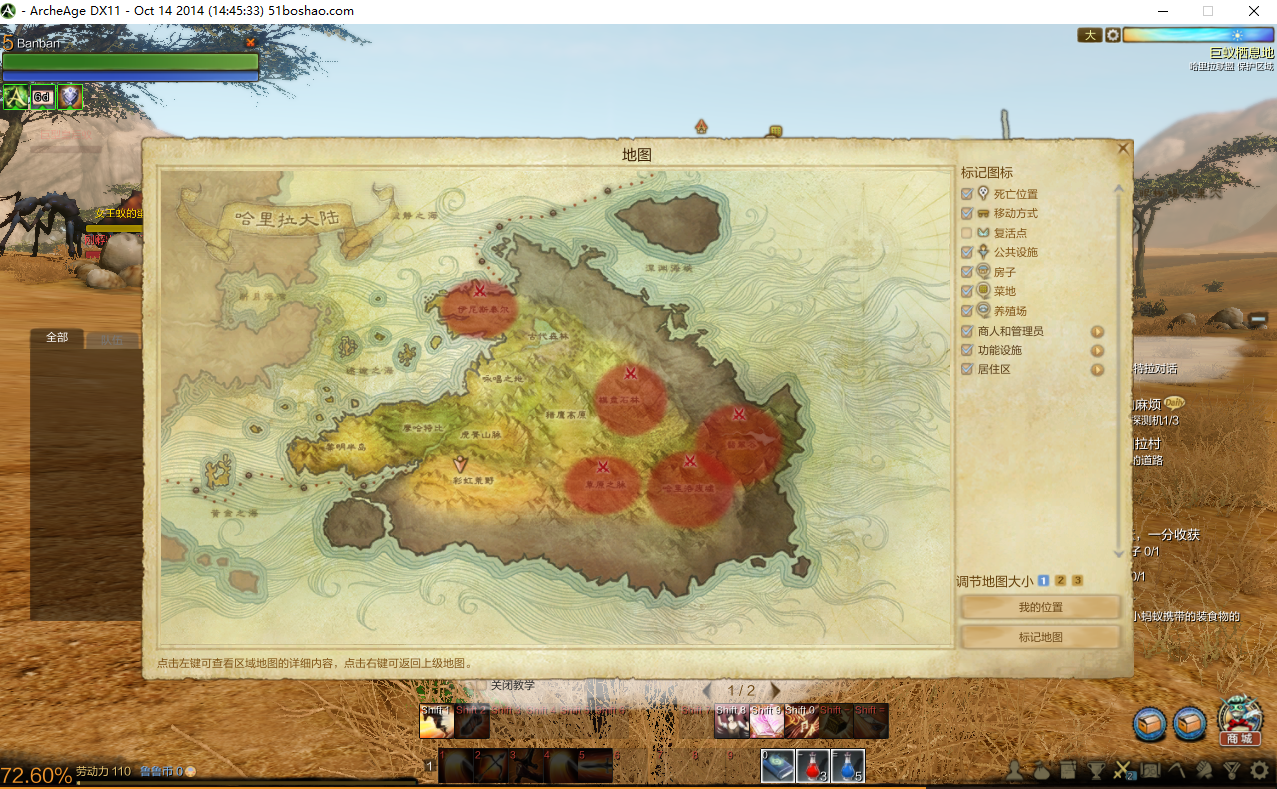This screenshot has height=789, width=1277.
Task: Use the blue potion hotbar slot
Action: pyautogui.click(x=847, y=766)
